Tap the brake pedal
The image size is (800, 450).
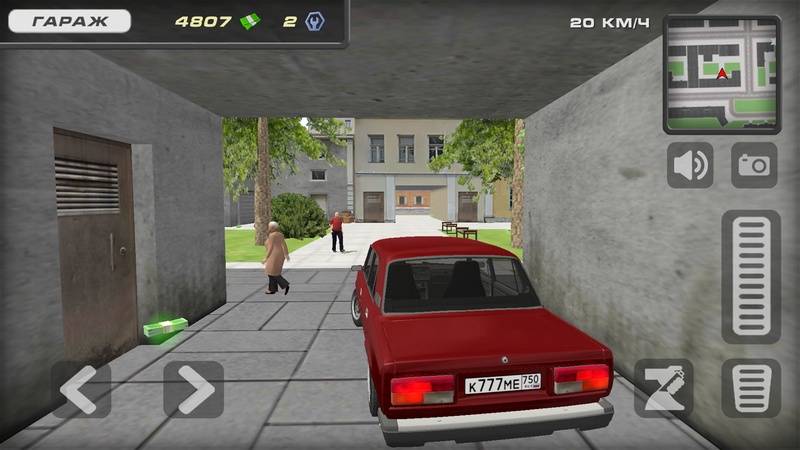(751, 388)
